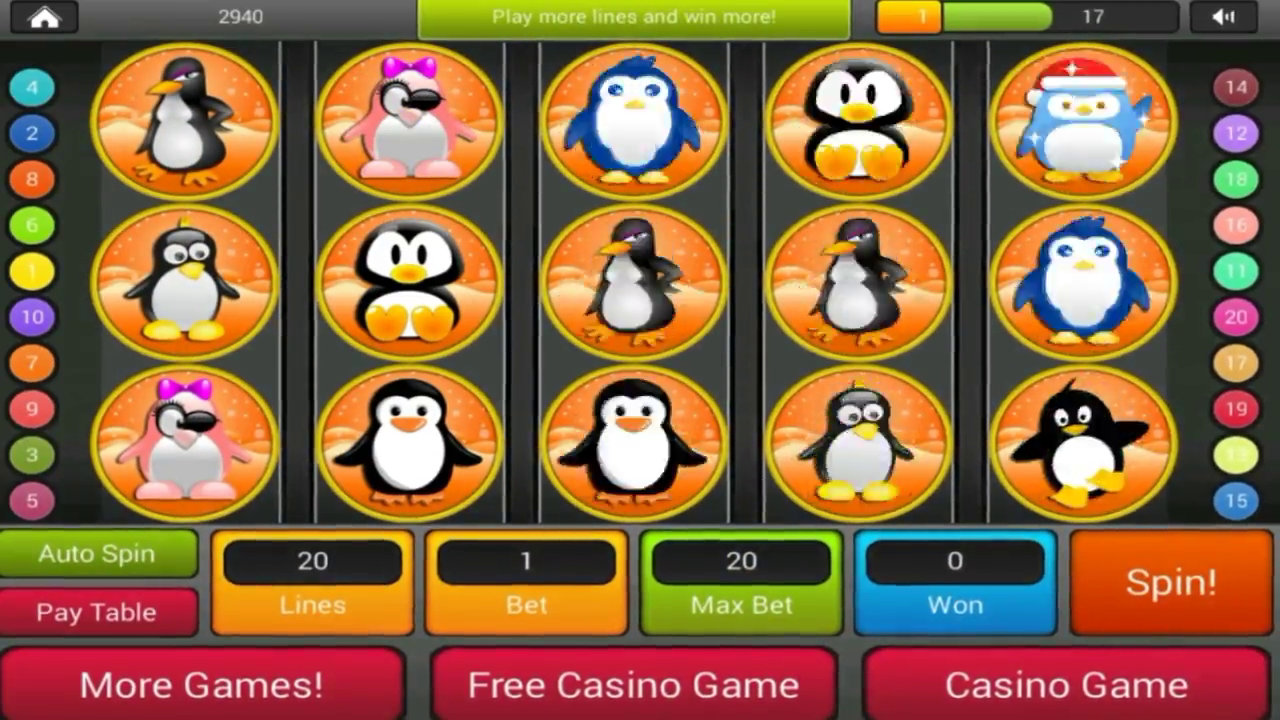1280x720 pixels.
Task: Click the home icon
Action: pos(44,17)
